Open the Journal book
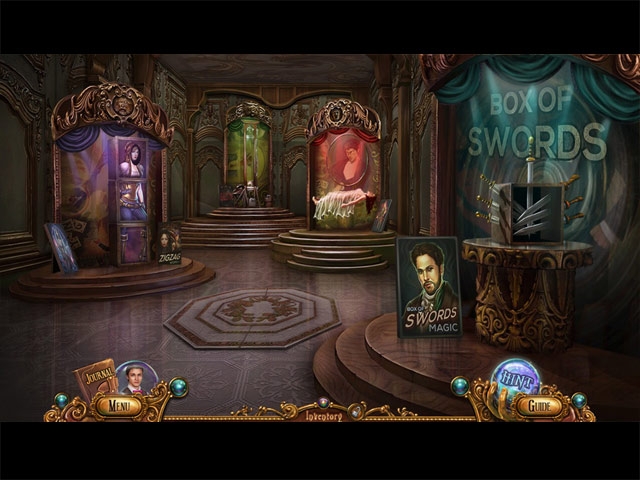Image resolution: width=640 pixels, height=480 pixels. point(94,378)
